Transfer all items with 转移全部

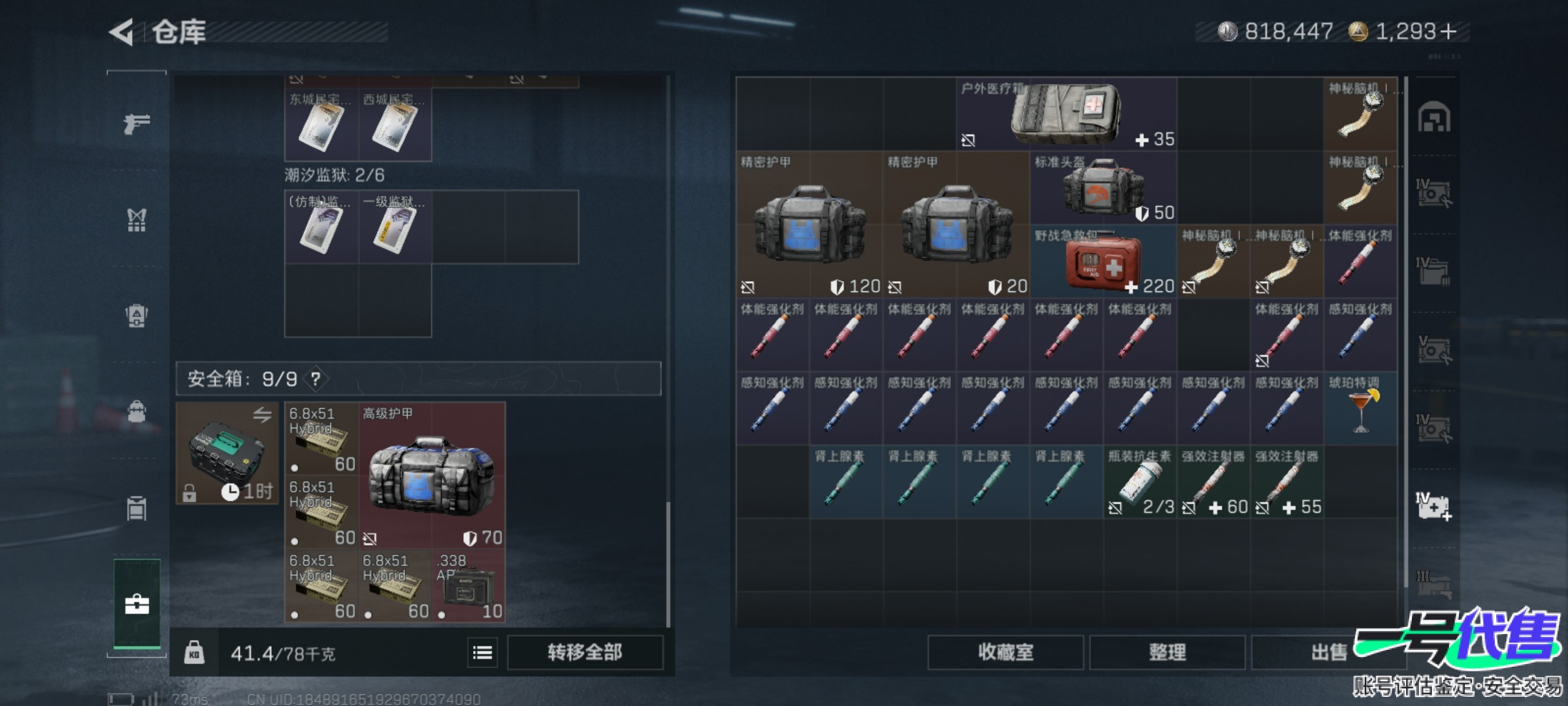click(x=585, y=652)
